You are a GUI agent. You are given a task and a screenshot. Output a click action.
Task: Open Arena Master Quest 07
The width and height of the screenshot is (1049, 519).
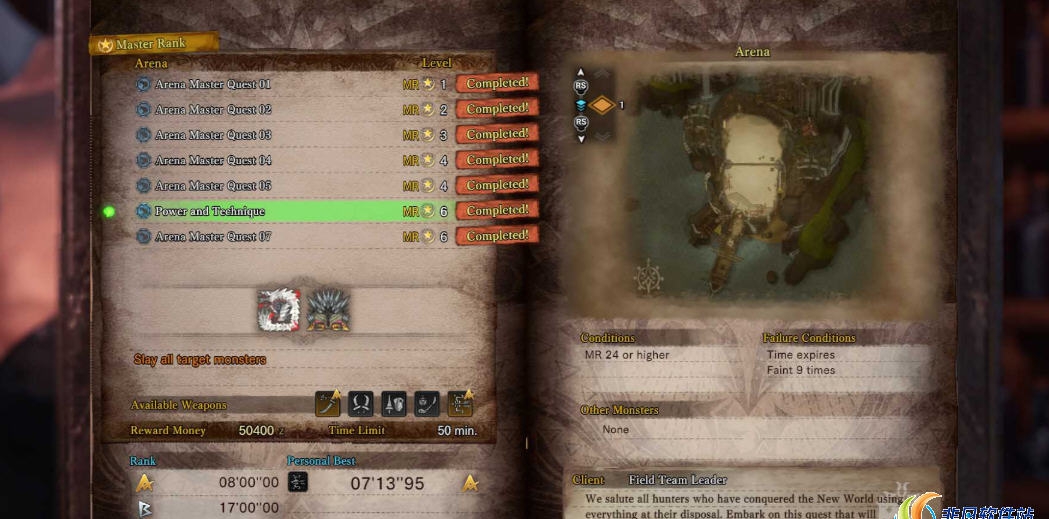click(x=213, y=237)
